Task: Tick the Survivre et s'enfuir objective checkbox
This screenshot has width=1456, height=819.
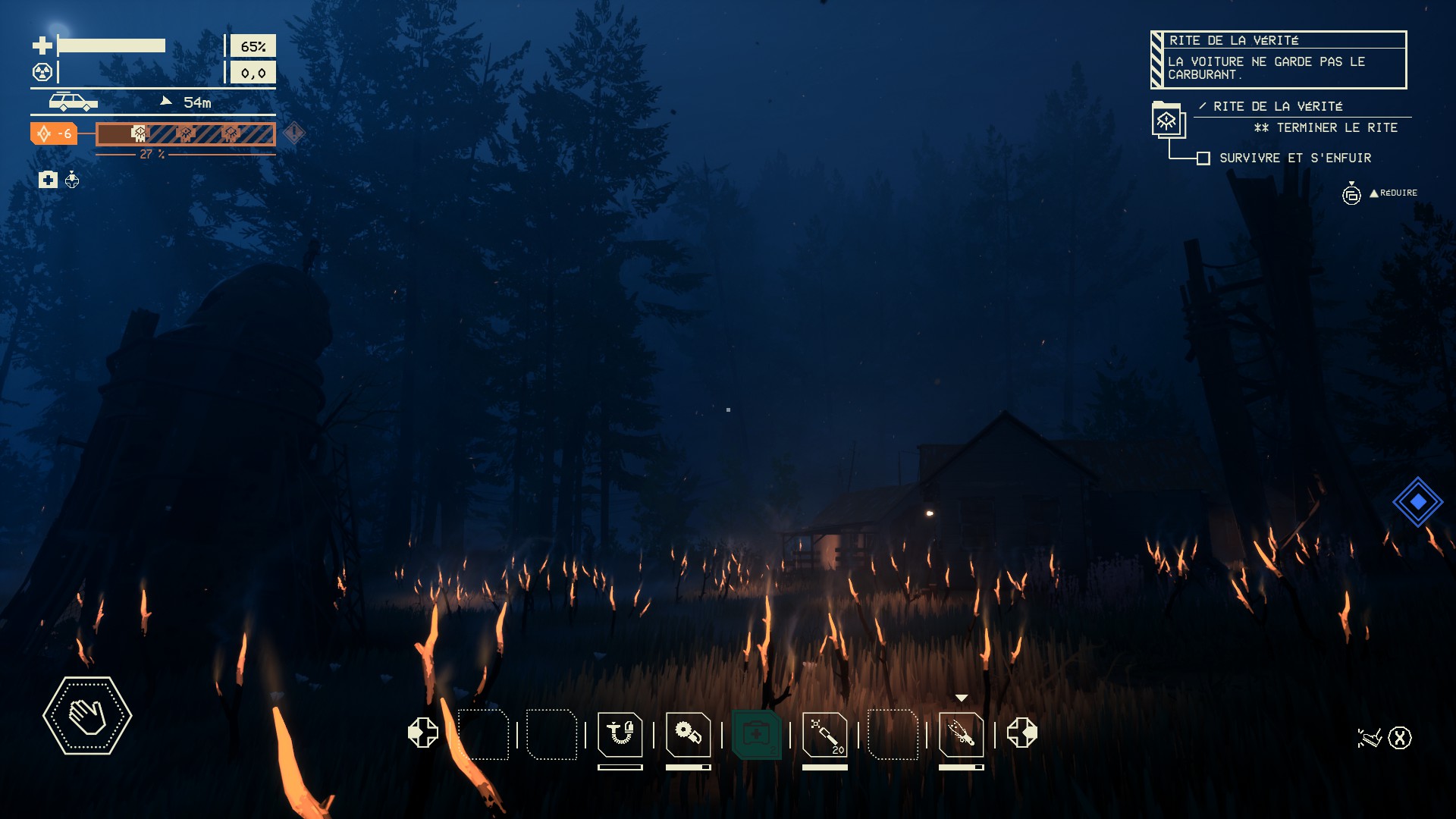Action: coord(1203,158)
